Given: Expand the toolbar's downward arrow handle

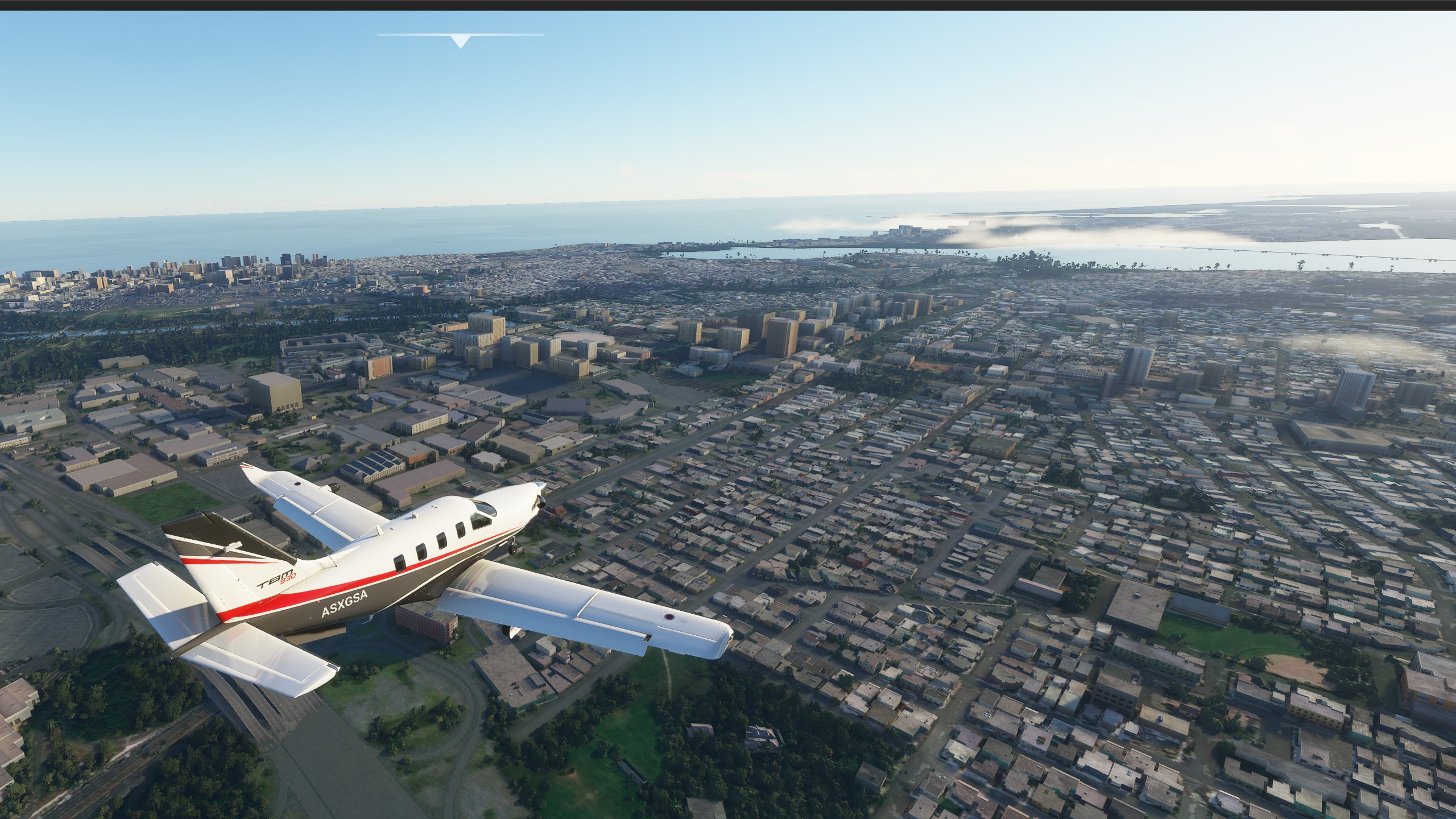Looking at the screenshot, I should [460, 41].
